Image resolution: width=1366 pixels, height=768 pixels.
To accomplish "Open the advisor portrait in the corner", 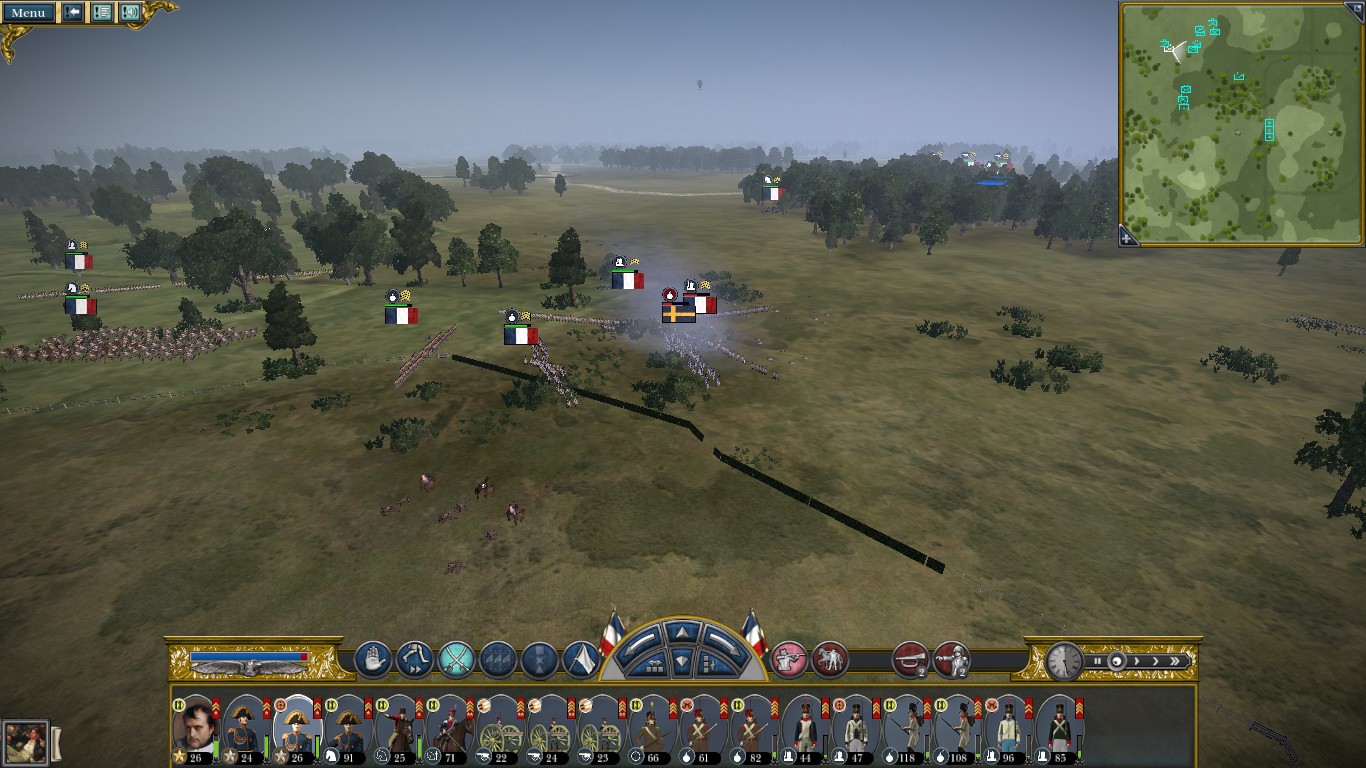I will 25,743.
